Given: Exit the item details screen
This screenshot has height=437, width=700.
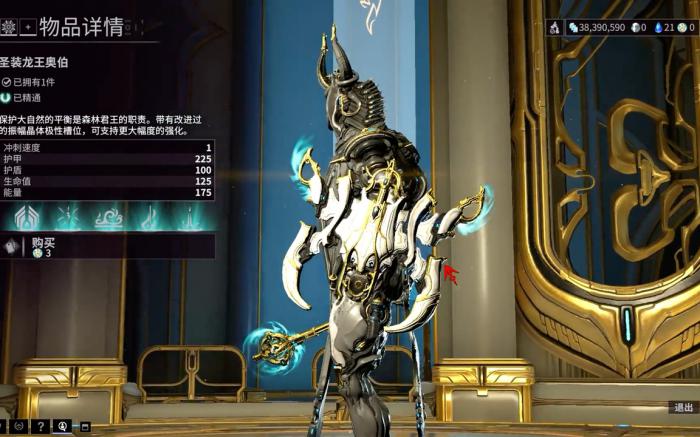Looking at the screenshot, I should [x=683, y=407].
